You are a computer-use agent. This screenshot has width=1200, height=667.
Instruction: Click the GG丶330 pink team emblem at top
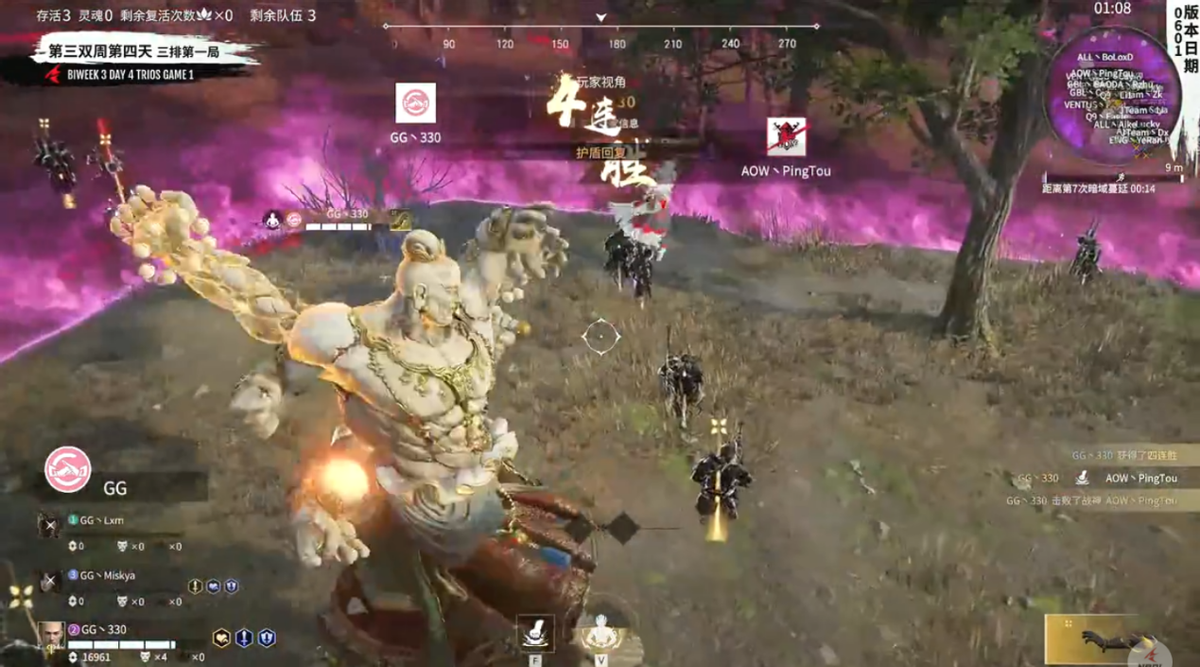pos(415,103)
